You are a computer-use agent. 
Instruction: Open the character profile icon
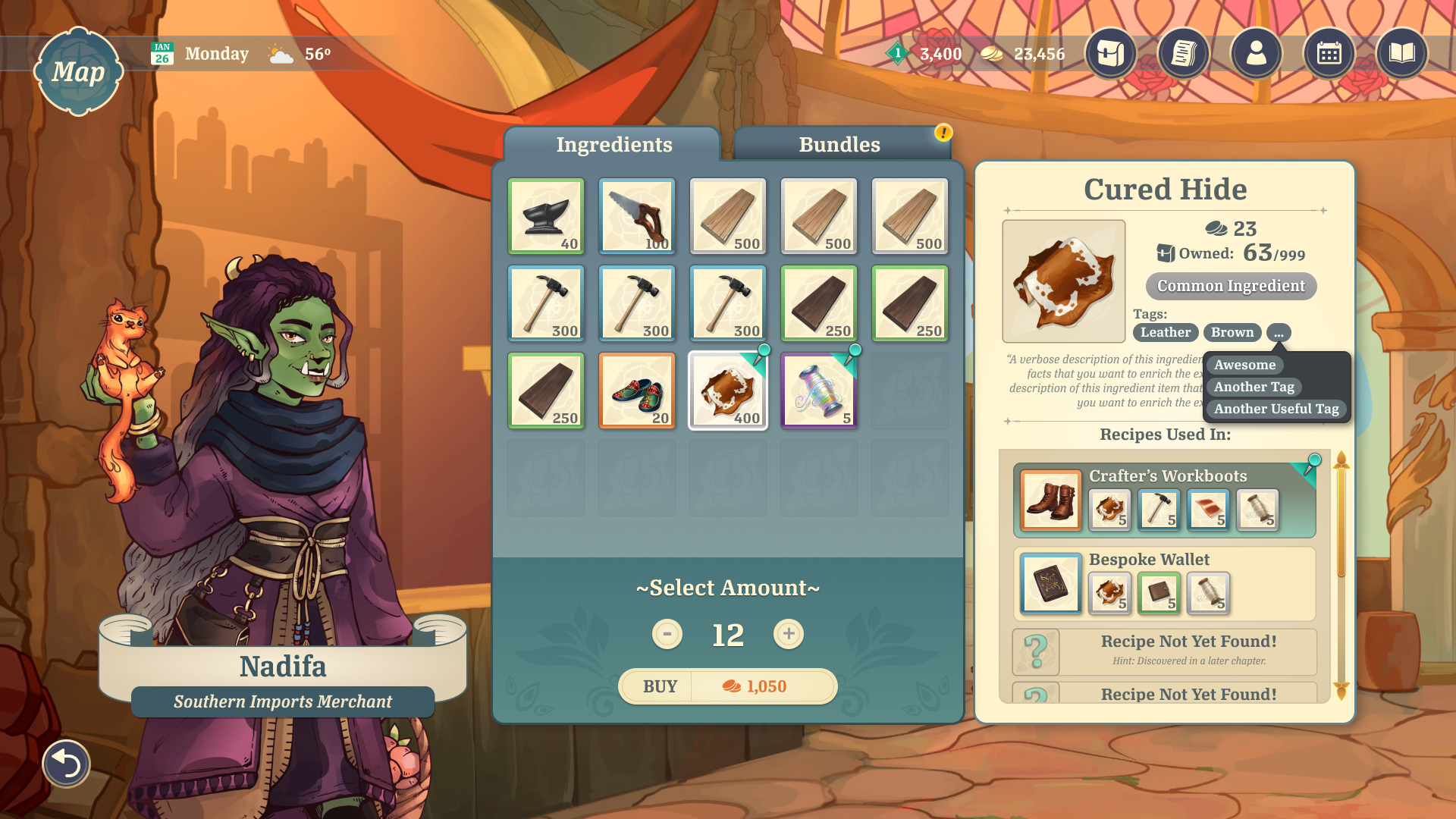(1256, 53)
